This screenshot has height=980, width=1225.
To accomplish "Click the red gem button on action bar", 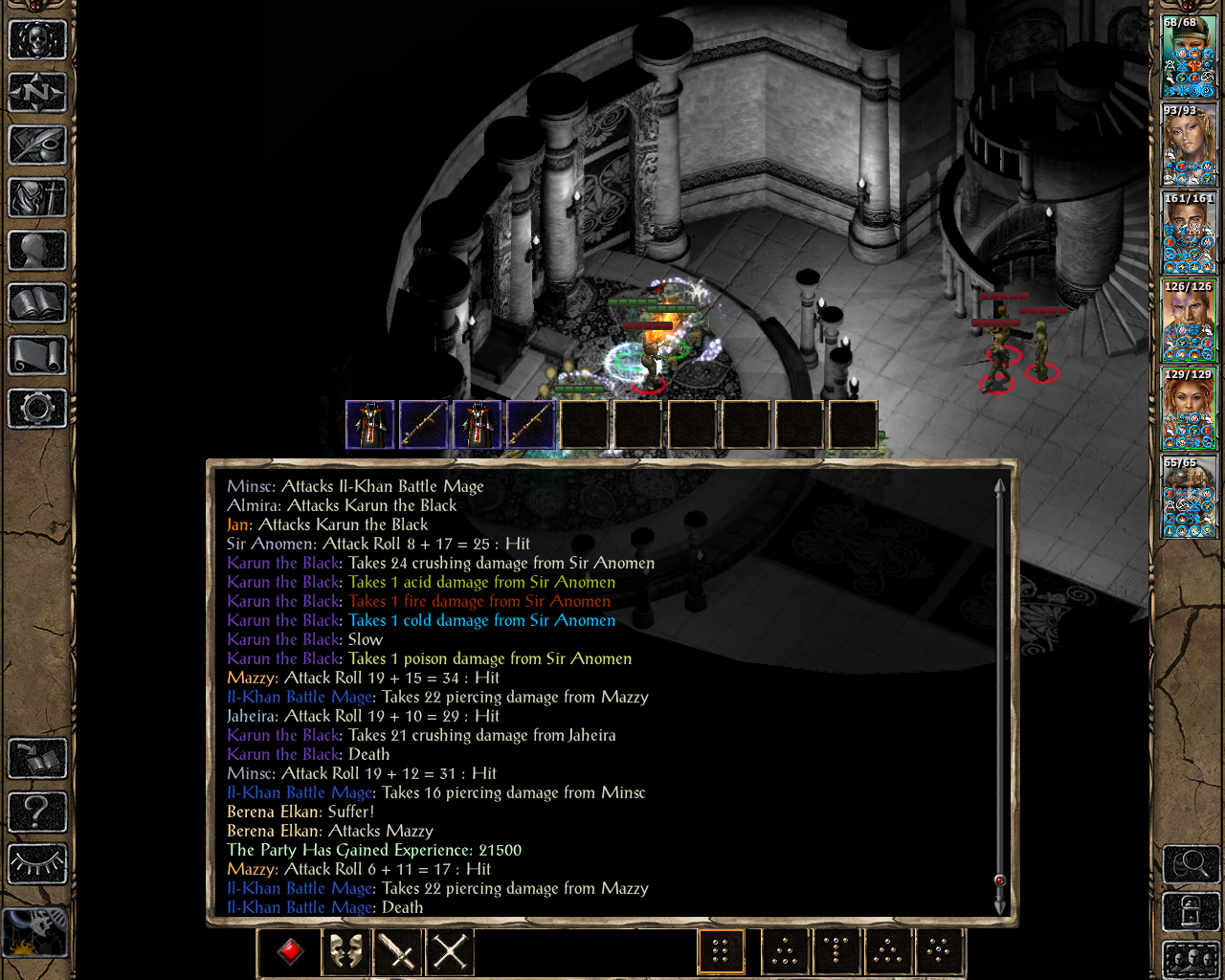I will tap(291, 951).
